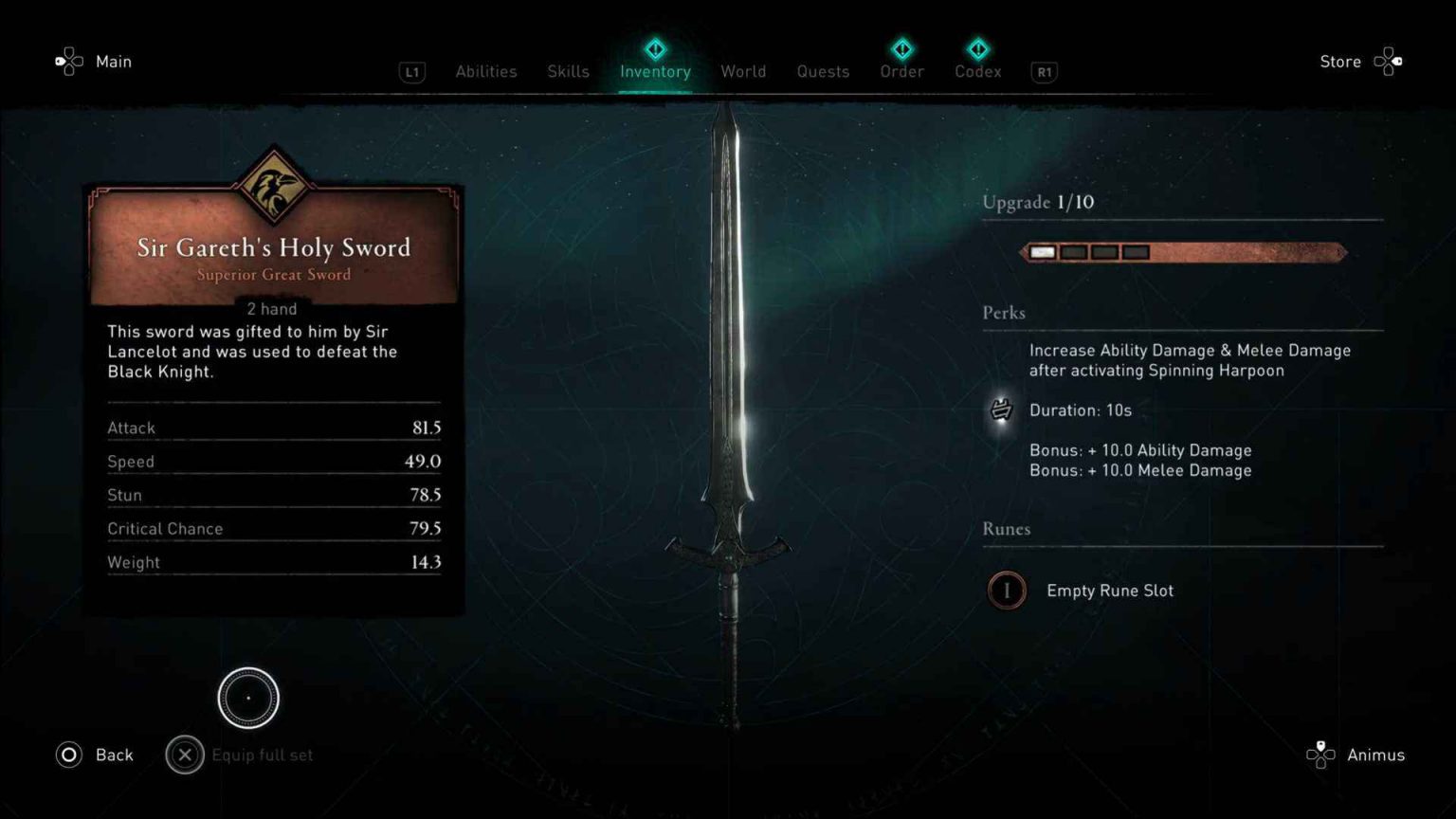The height and width of the screenshot is (819, 1456).
Task: Click the Animus icon
Action: tap(1320, 755)
